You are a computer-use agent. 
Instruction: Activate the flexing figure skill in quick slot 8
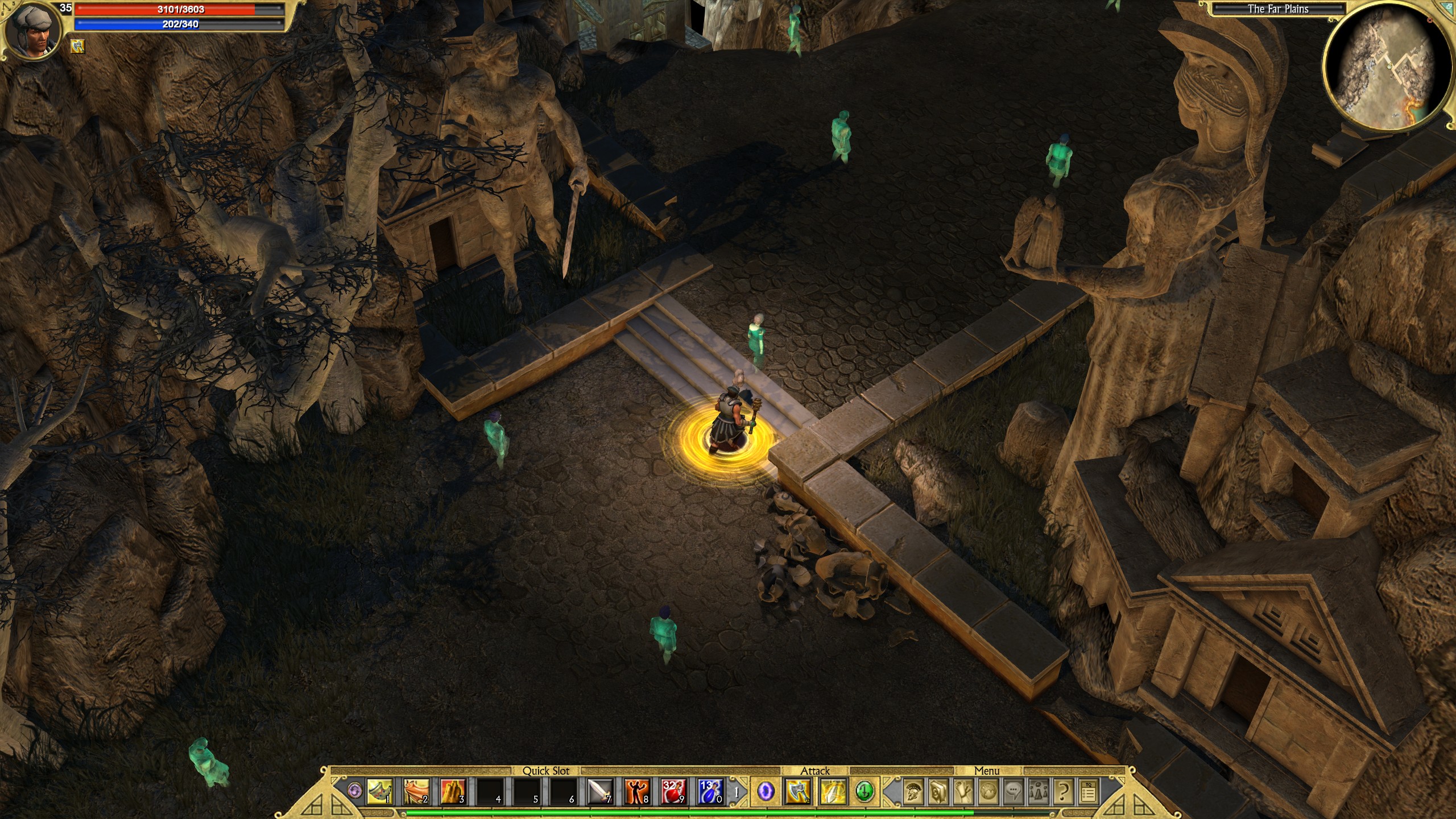pyautogui.click(x=636, y=792)
